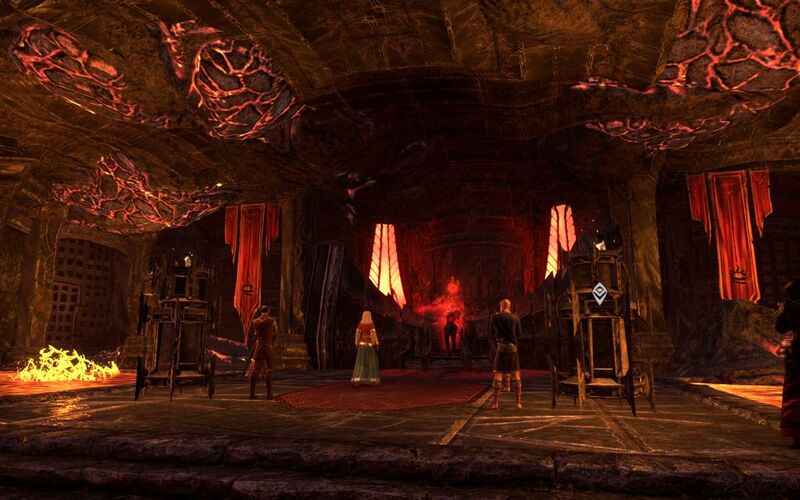Click the white diamond quest marker

599,293
